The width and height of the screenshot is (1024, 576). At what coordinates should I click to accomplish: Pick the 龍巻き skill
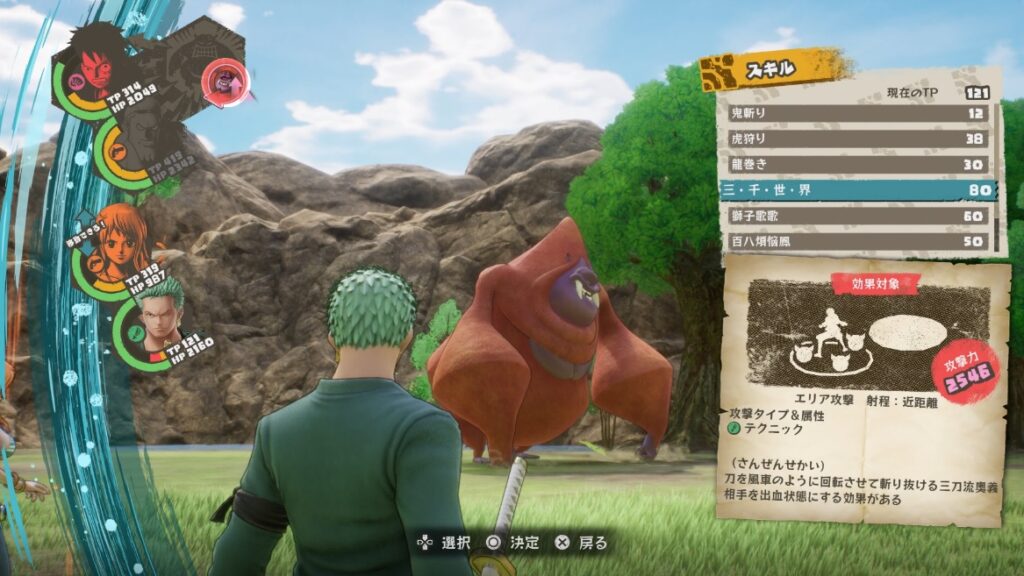[855, 164]
